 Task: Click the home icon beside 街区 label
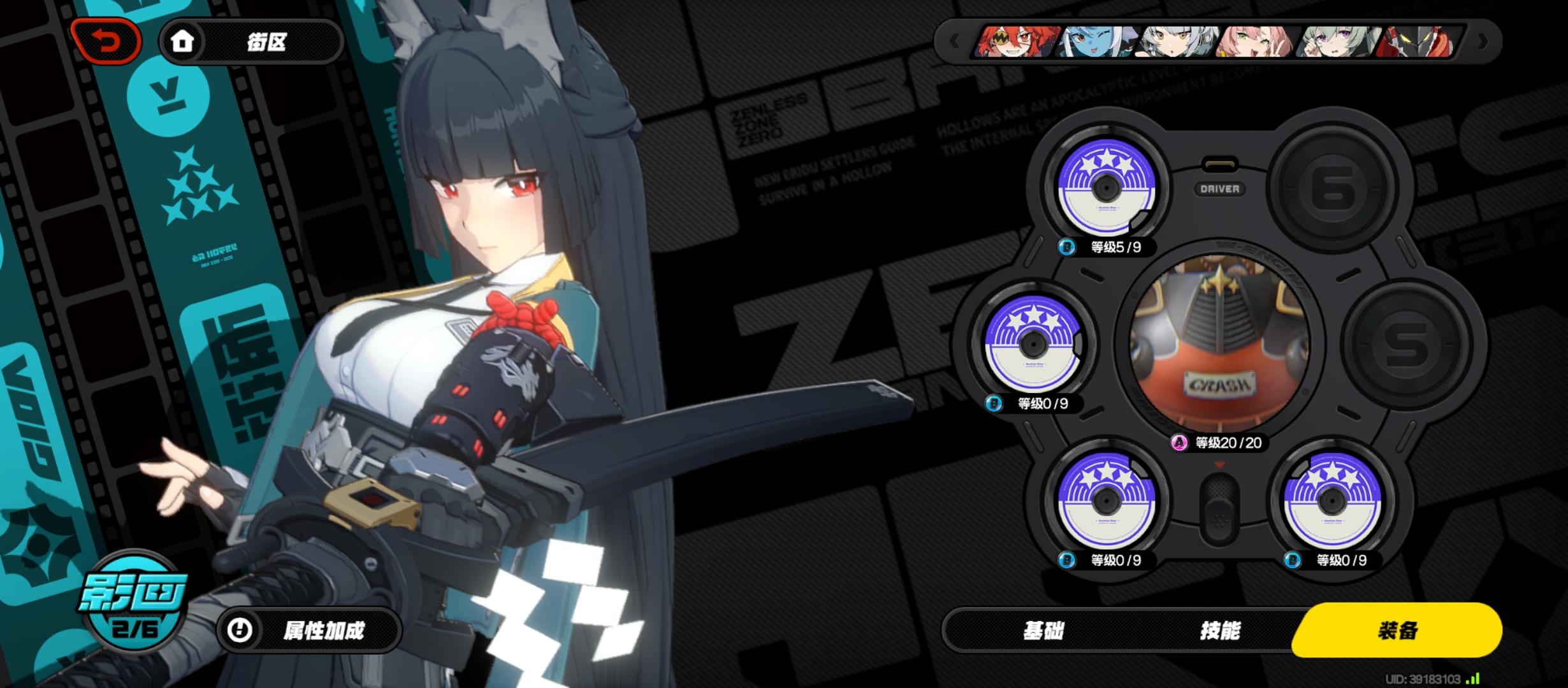(184, 41)
